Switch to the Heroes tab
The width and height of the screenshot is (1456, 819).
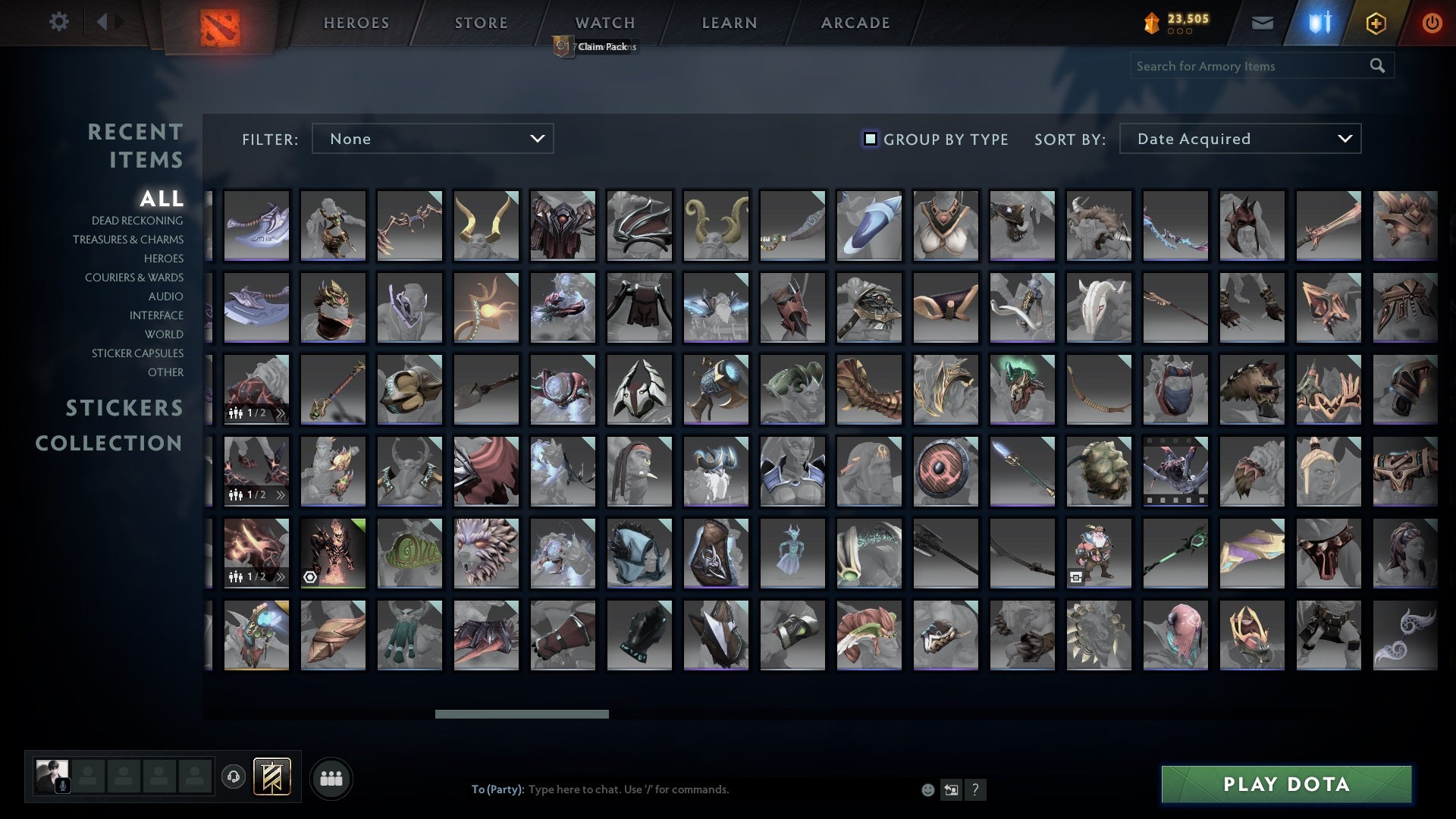pos(355,23)
